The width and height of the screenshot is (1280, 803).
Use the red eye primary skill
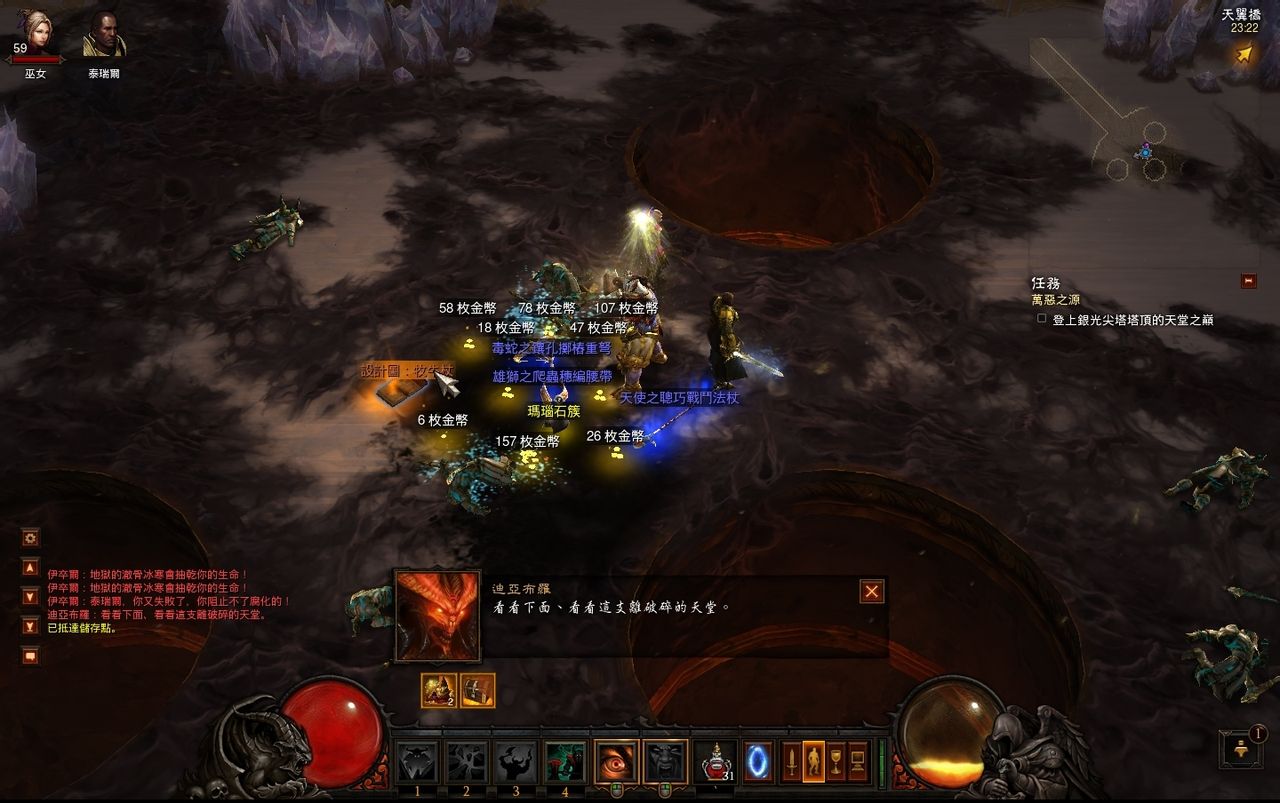[616, 762]
